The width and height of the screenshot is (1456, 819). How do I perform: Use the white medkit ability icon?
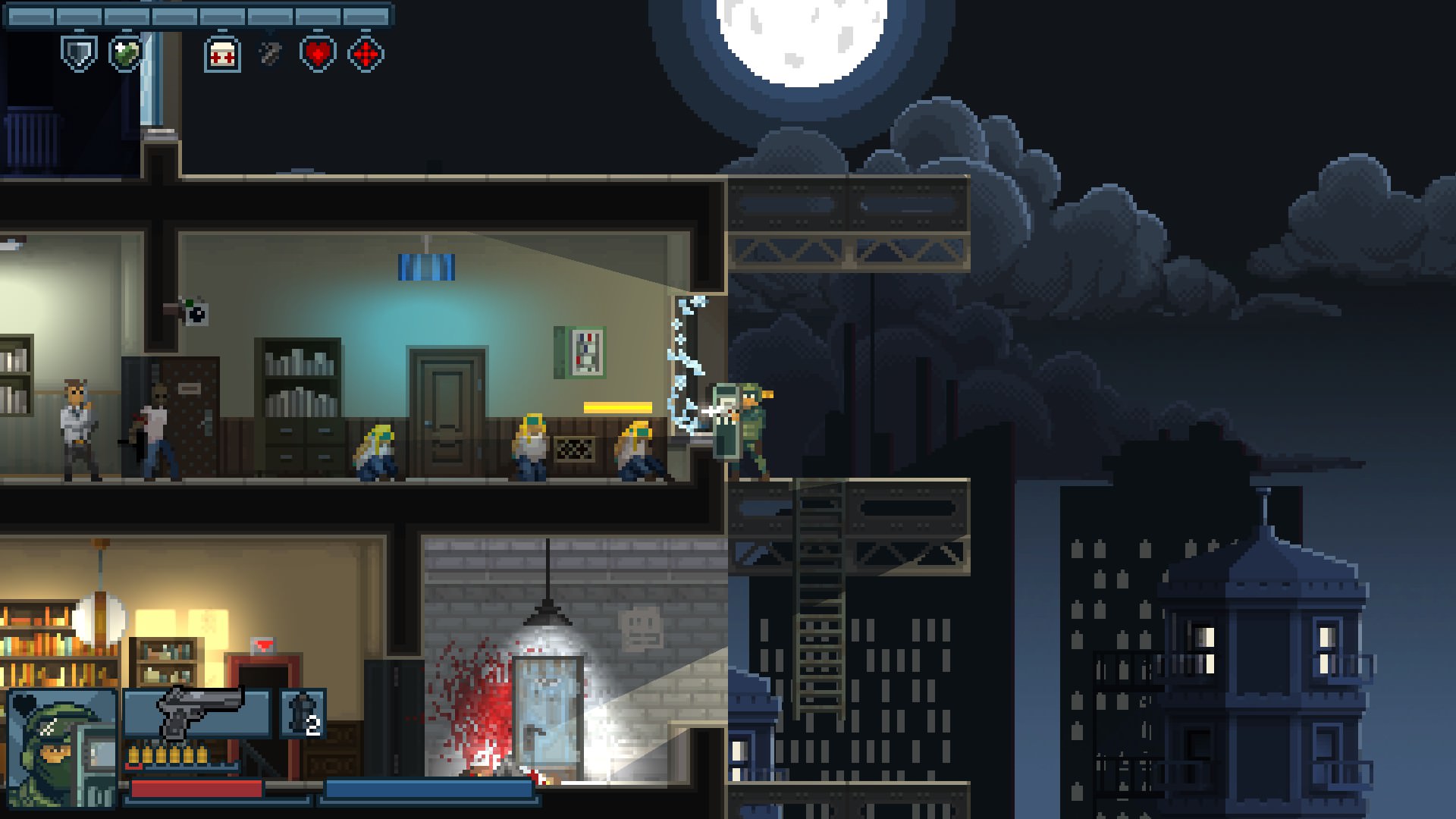[222, 54]
